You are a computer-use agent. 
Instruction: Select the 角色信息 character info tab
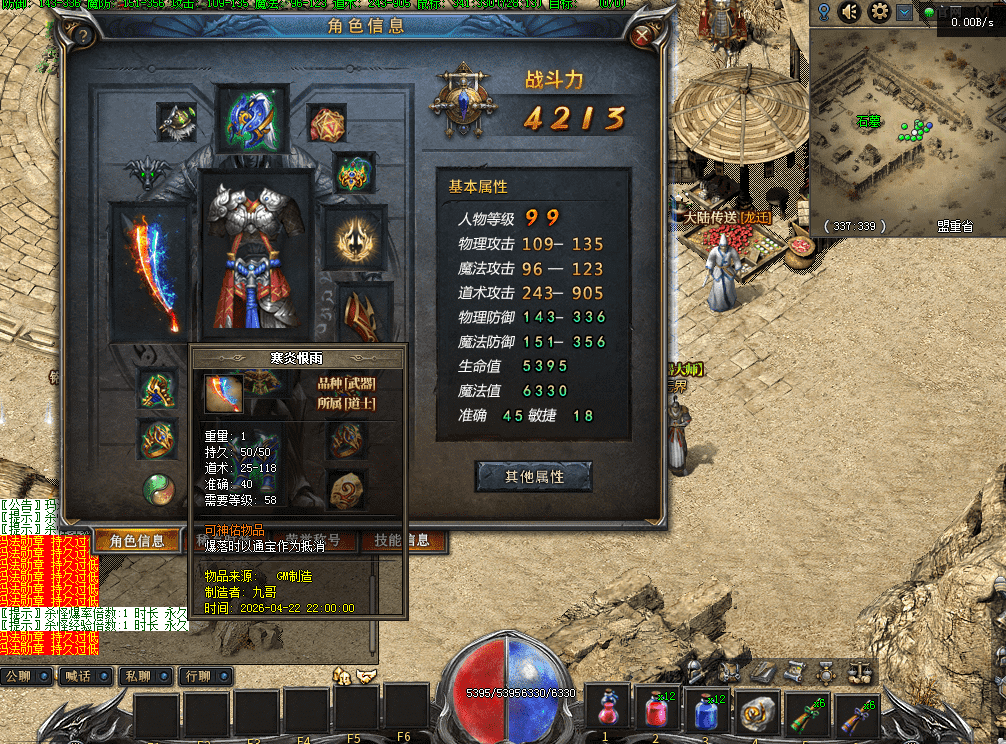pyautogui.click(x=137, y=541)
